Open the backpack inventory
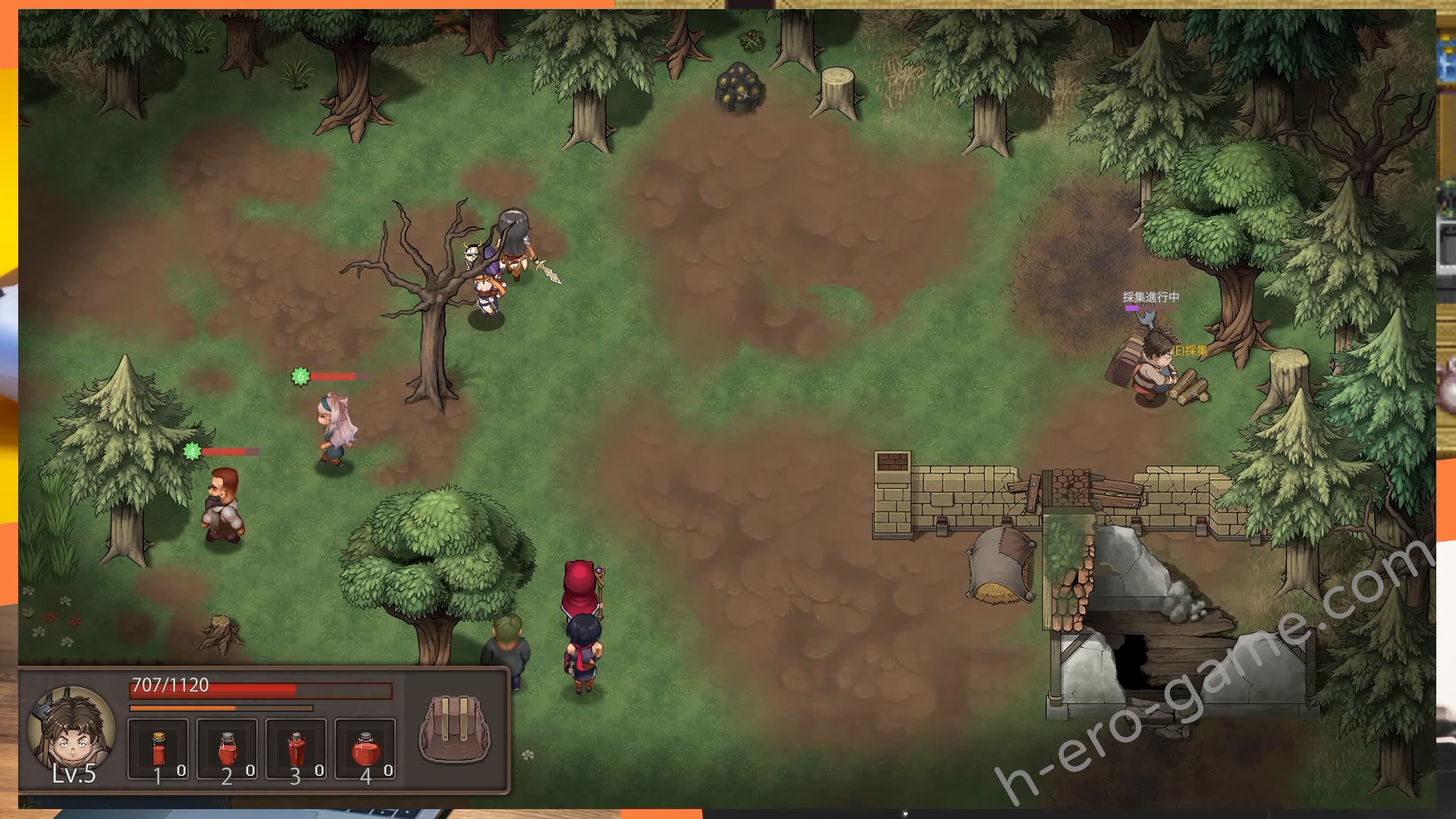The height and width of the screenshot is (819, 1456). click(454, 730)
